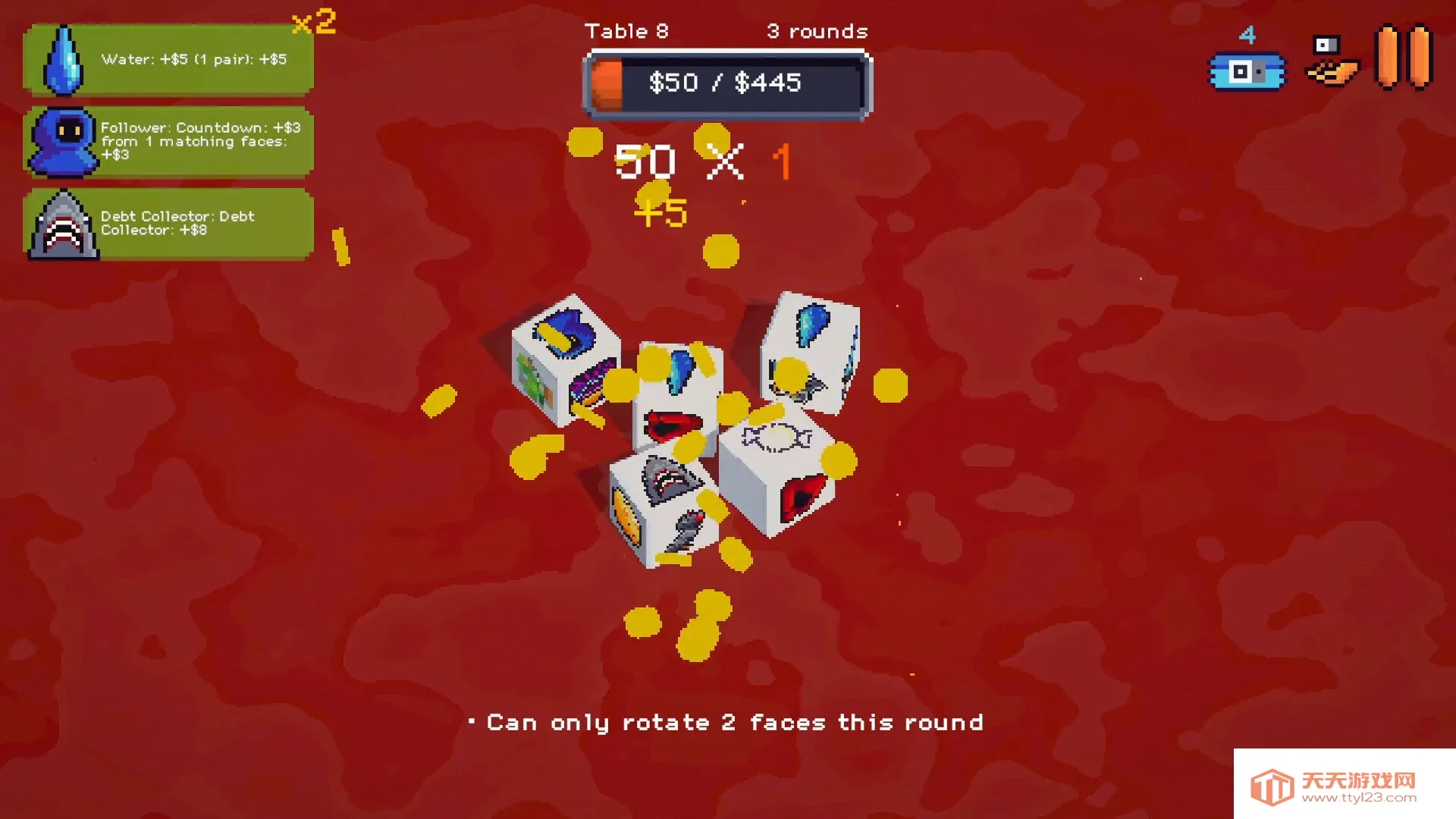Choose the die with the blue hooded follower

566,360
